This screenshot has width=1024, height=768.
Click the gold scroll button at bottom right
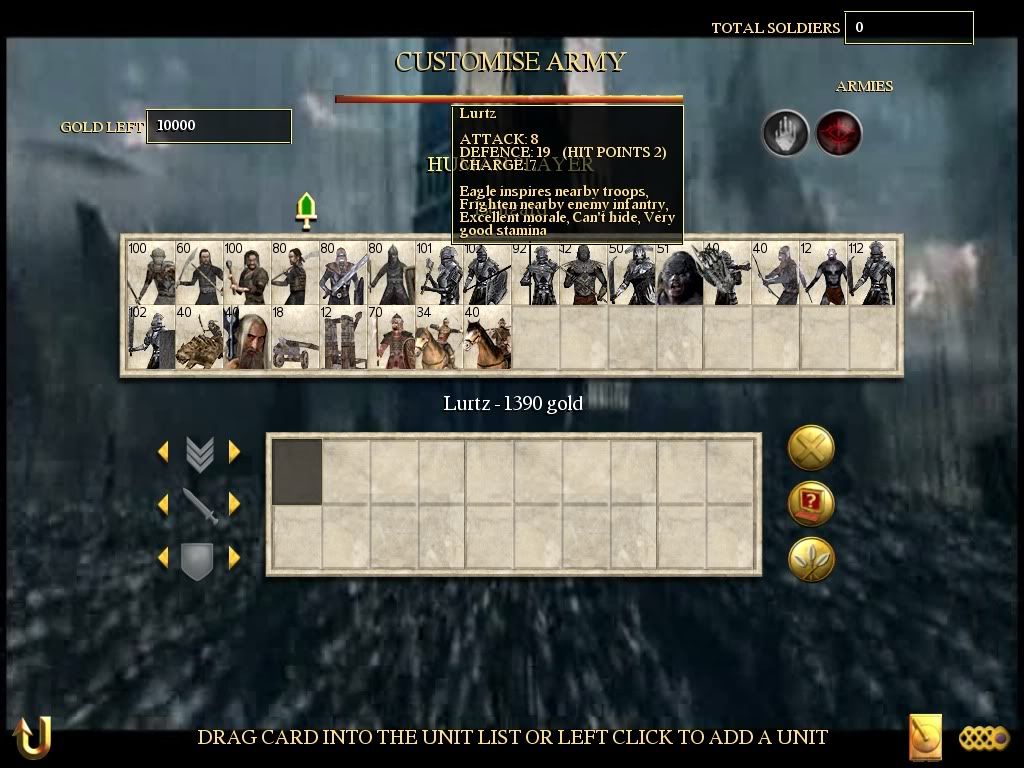click(x=925, y=738)
